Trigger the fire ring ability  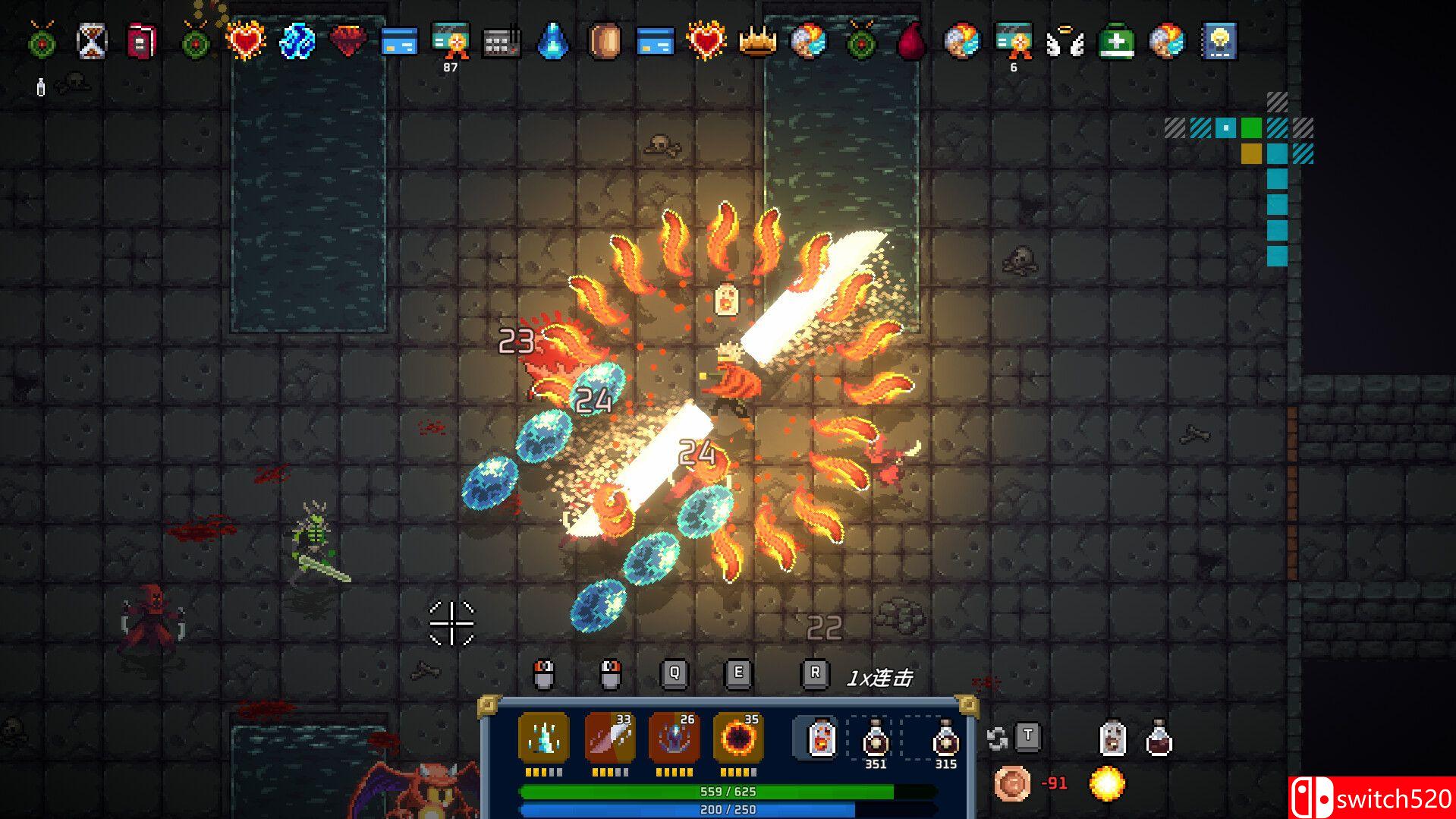pyautogui.click(x=737, y=737)
